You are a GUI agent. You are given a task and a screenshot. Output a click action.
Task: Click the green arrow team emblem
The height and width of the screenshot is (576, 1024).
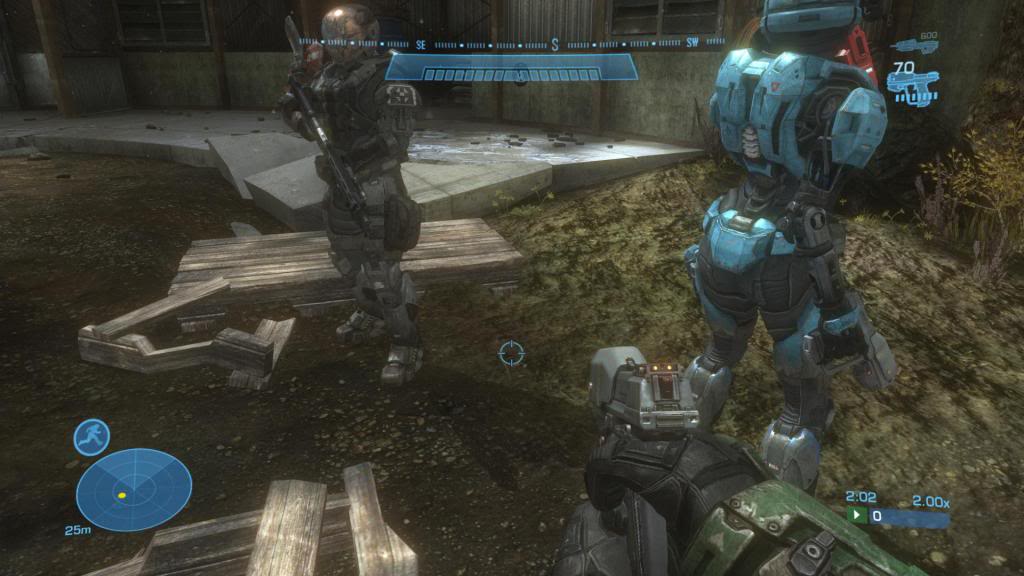pyautogui.click(x=857, y=516)
